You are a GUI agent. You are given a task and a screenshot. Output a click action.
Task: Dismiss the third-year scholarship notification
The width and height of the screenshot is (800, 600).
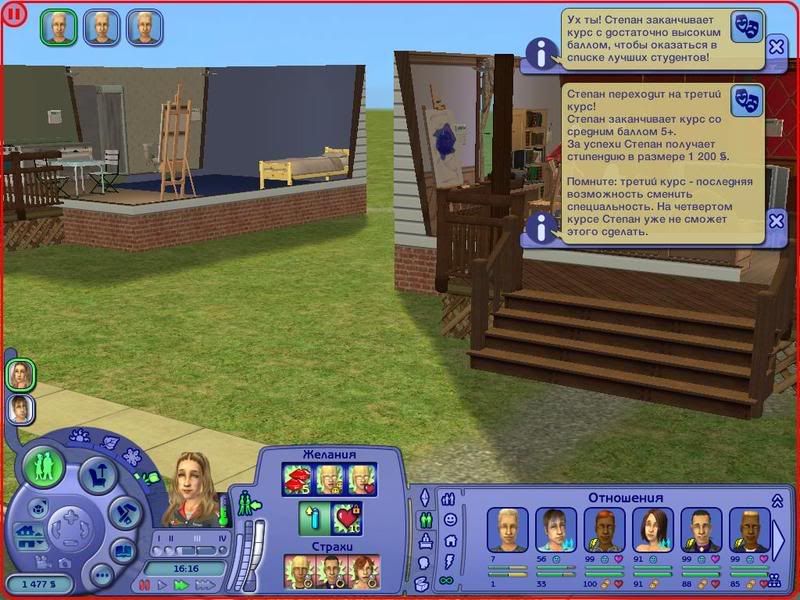[x=776, y=221]
